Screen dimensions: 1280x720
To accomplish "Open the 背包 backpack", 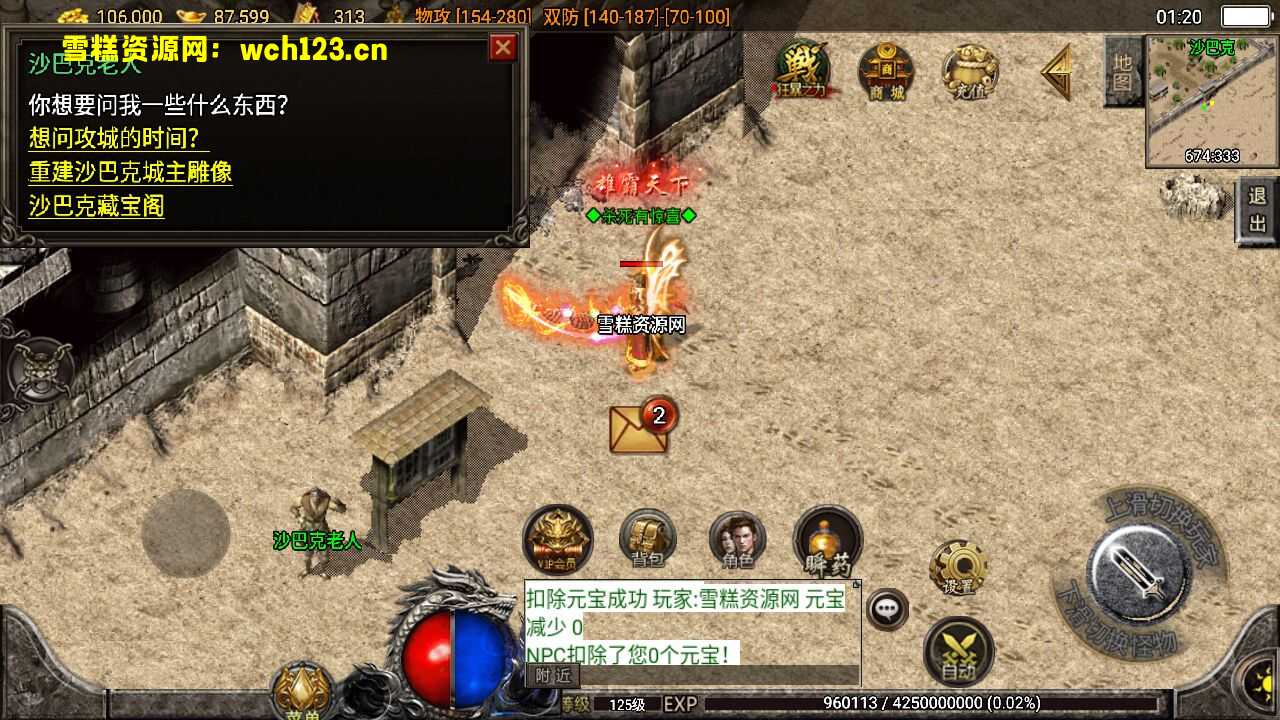I will coord(647,540).
